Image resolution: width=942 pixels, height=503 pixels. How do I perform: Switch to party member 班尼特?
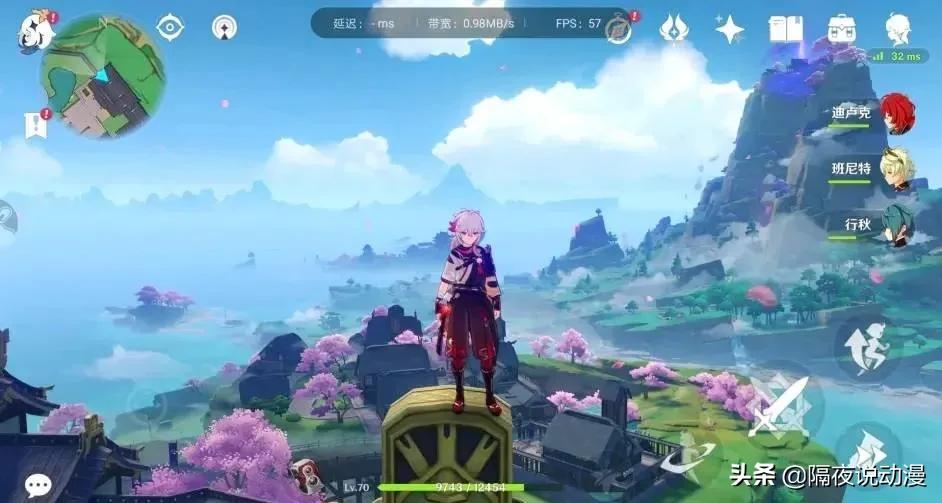pyautogui.click(x=897, y=169)
